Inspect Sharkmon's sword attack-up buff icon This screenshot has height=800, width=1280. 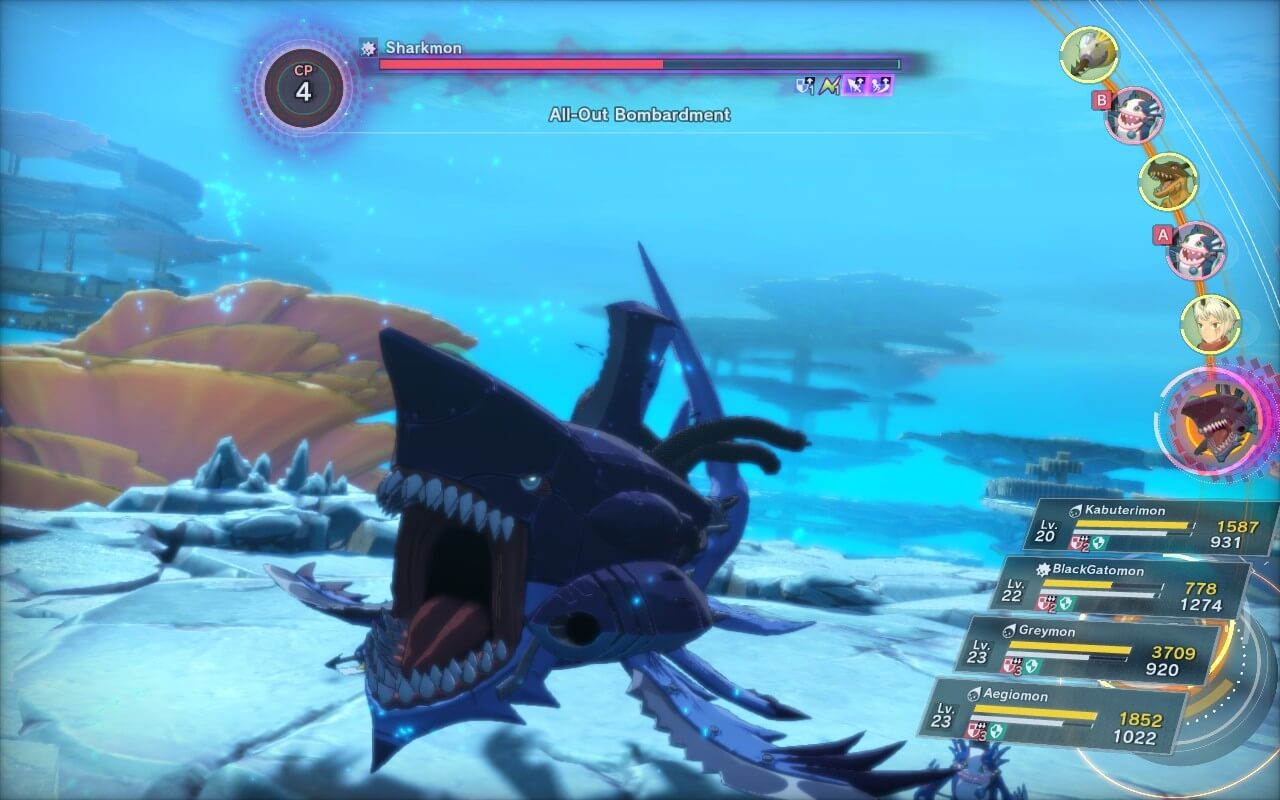click(x=855, y=86)
